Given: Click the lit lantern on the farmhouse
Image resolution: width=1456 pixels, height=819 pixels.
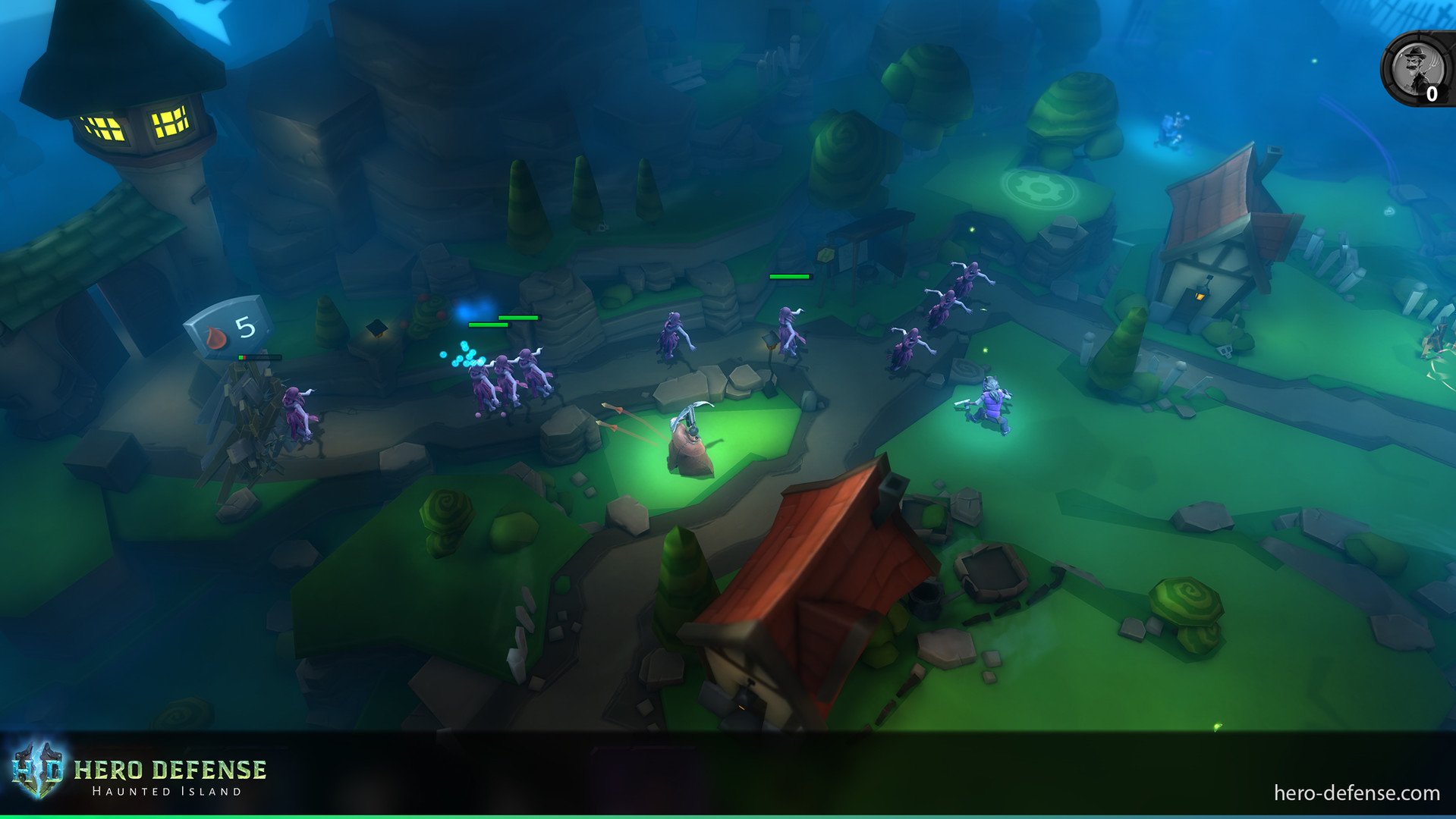Looking at the screenshot, I should point(1200,297).
